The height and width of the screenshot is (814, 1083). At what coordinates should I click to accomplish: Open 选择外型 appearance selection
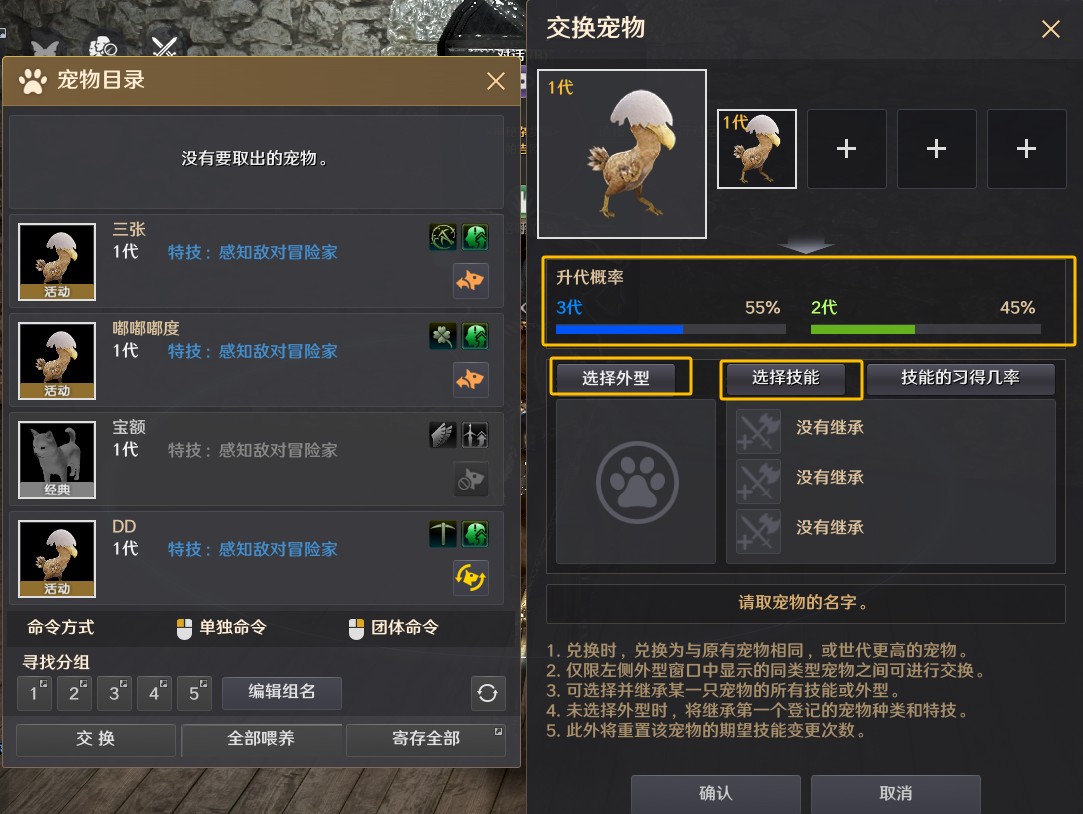tap(621, 378)
